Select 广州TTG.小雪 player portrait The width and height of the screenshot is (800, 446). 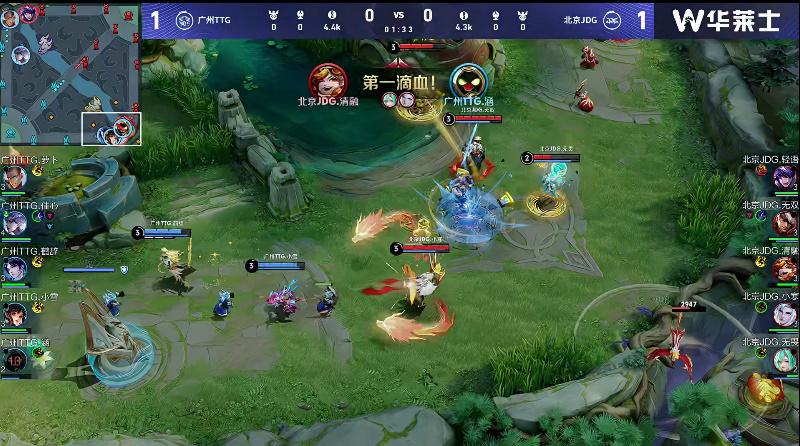[14, 314]
